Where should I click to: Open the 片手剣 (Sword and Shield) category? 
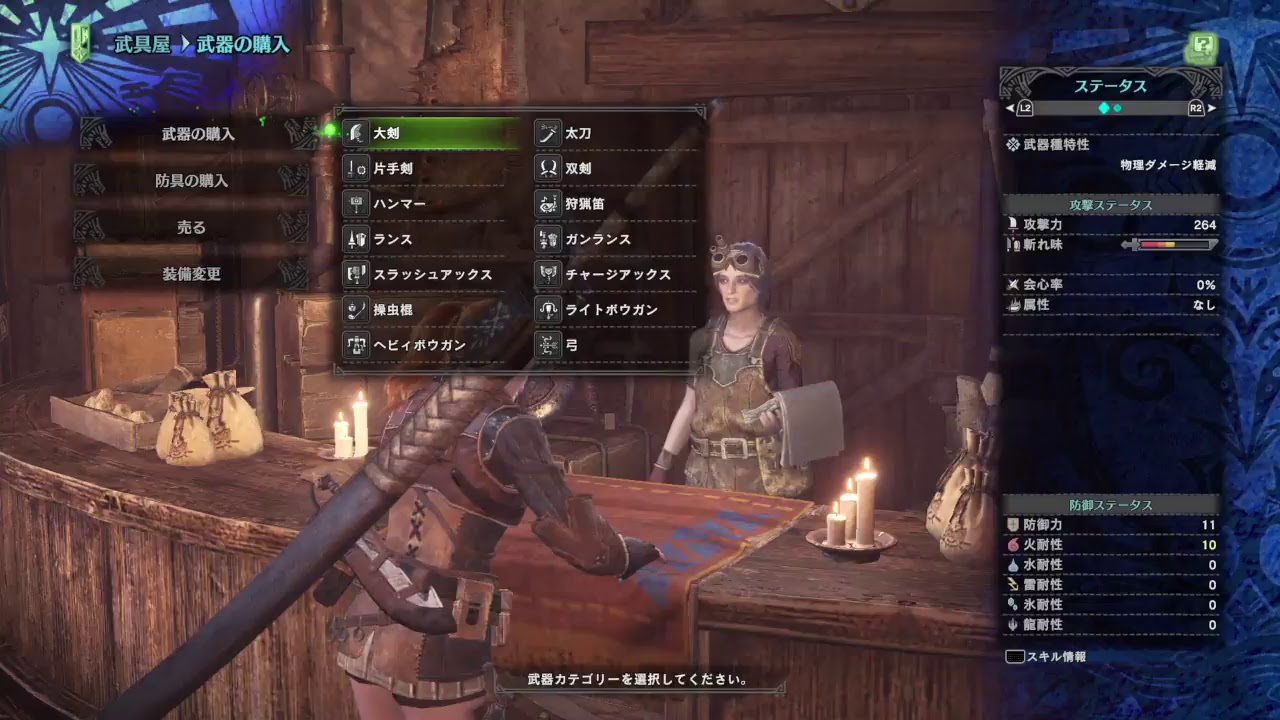tap(356, 168)
